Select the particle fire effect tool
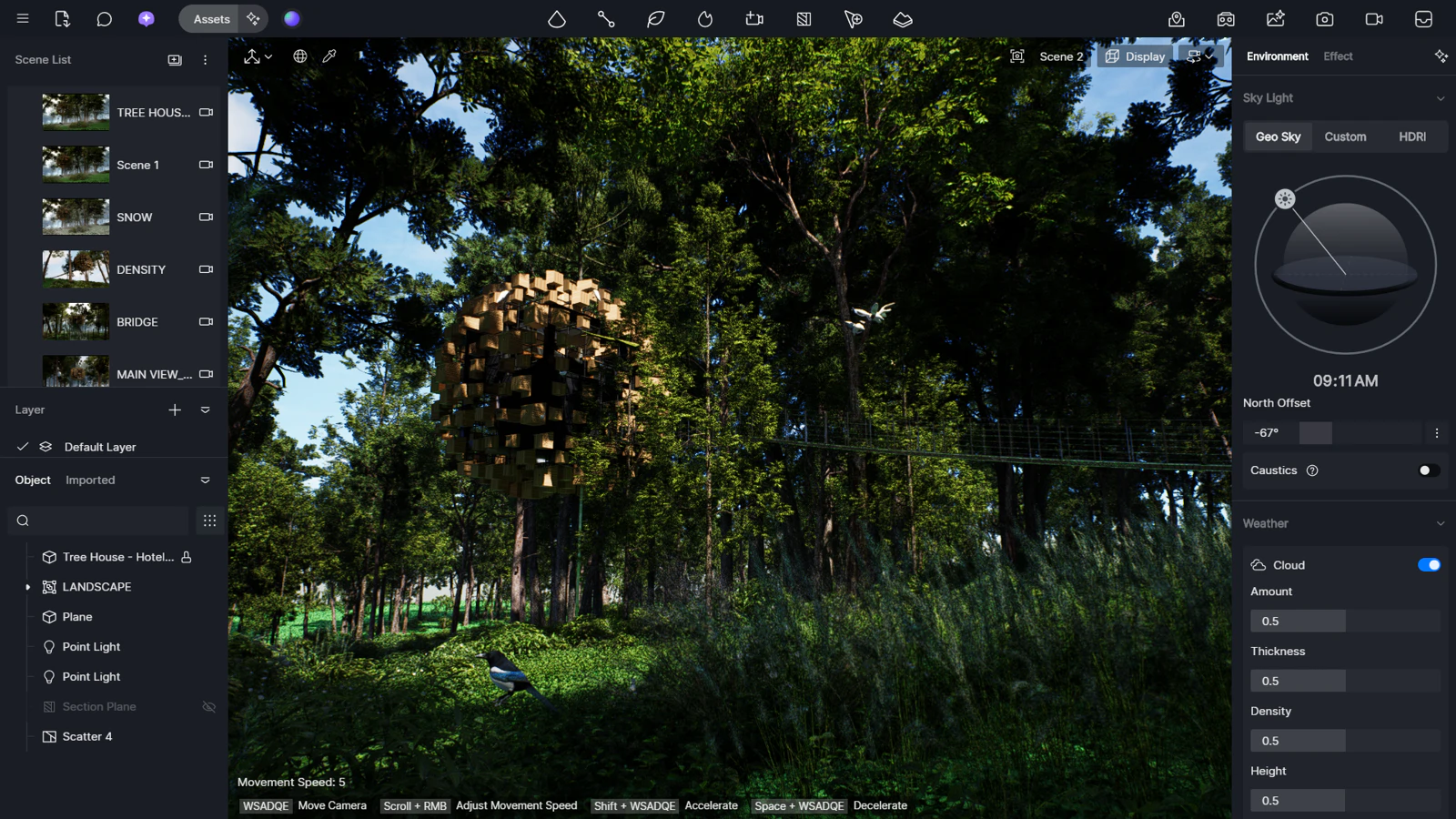The height and width of the screenshot is (819, 1456). (704, 18)
